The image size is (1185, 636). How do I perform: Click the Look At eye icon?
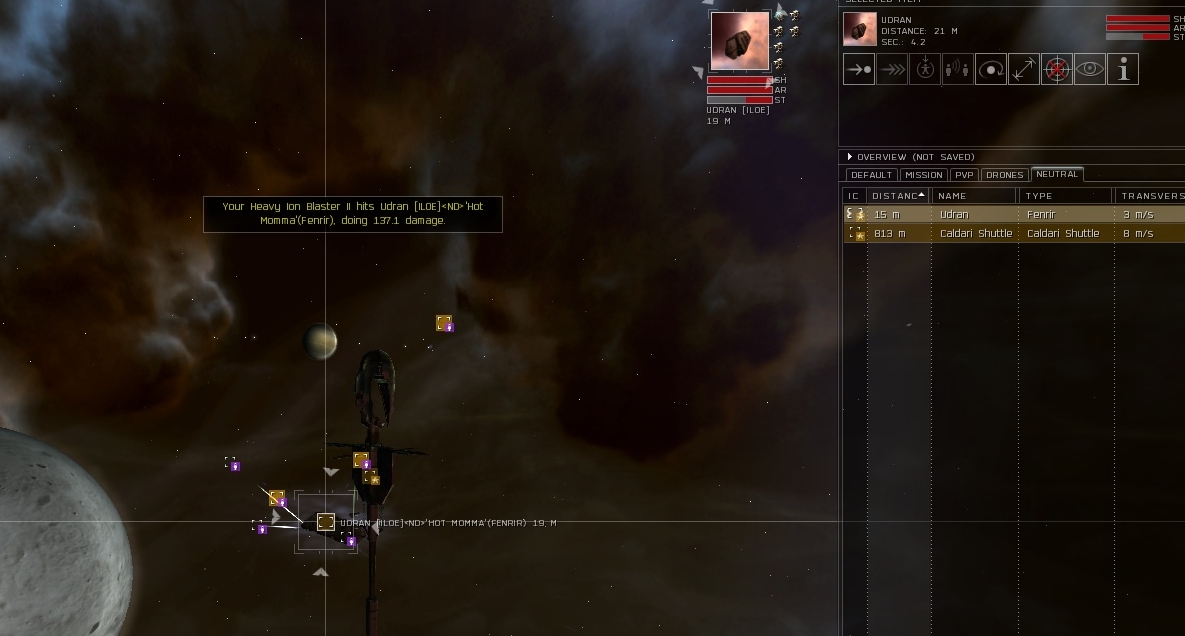click(1090, 70)
